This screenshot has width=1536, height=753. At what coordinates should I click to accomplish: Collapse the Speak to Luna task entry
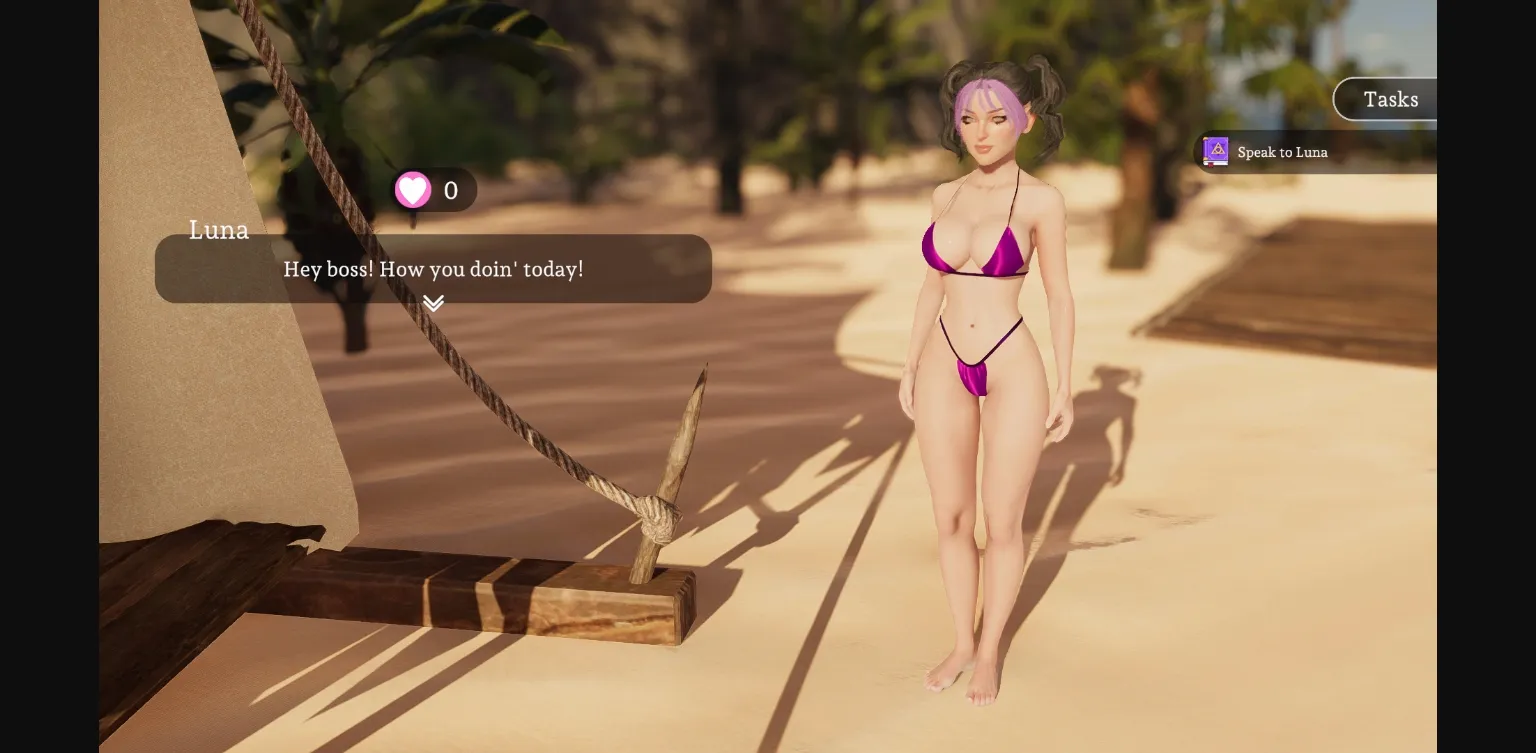point(1283,152)
